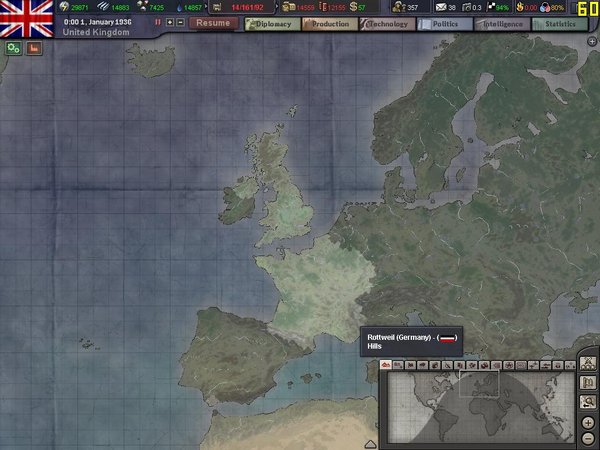The width and height of the screenshot is (600, 450).
Task: Select the first red map mode button
Action: [x=387, y=365]
